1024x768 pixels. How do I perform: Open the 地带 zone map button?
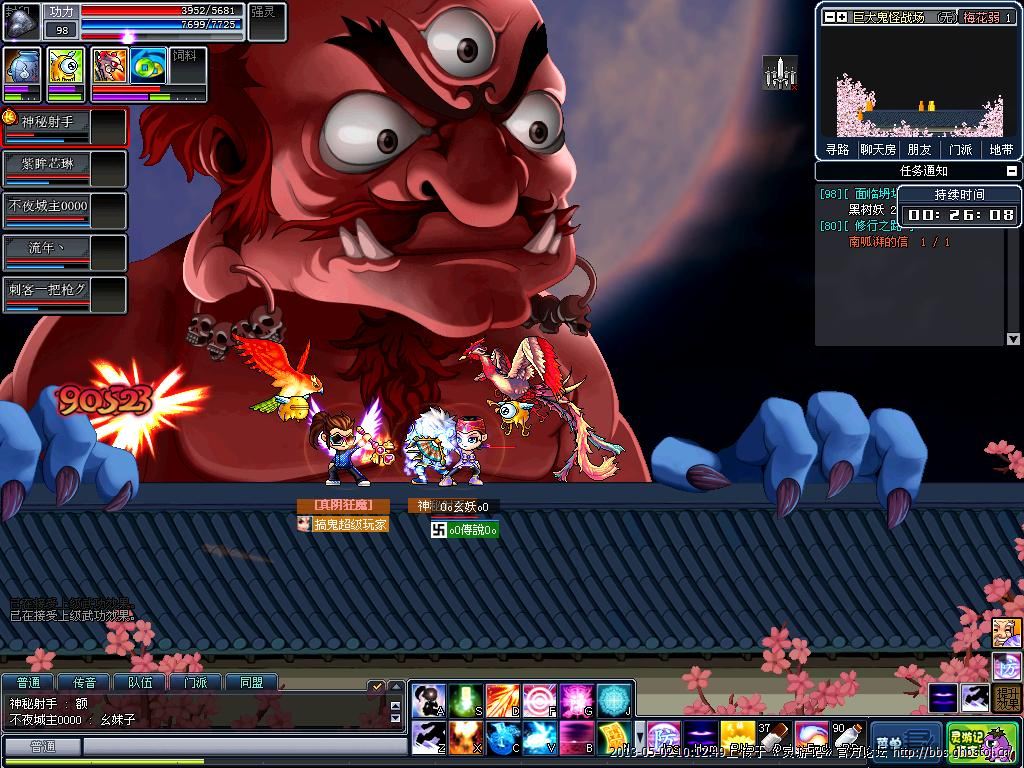click(x=1000, y=150)
